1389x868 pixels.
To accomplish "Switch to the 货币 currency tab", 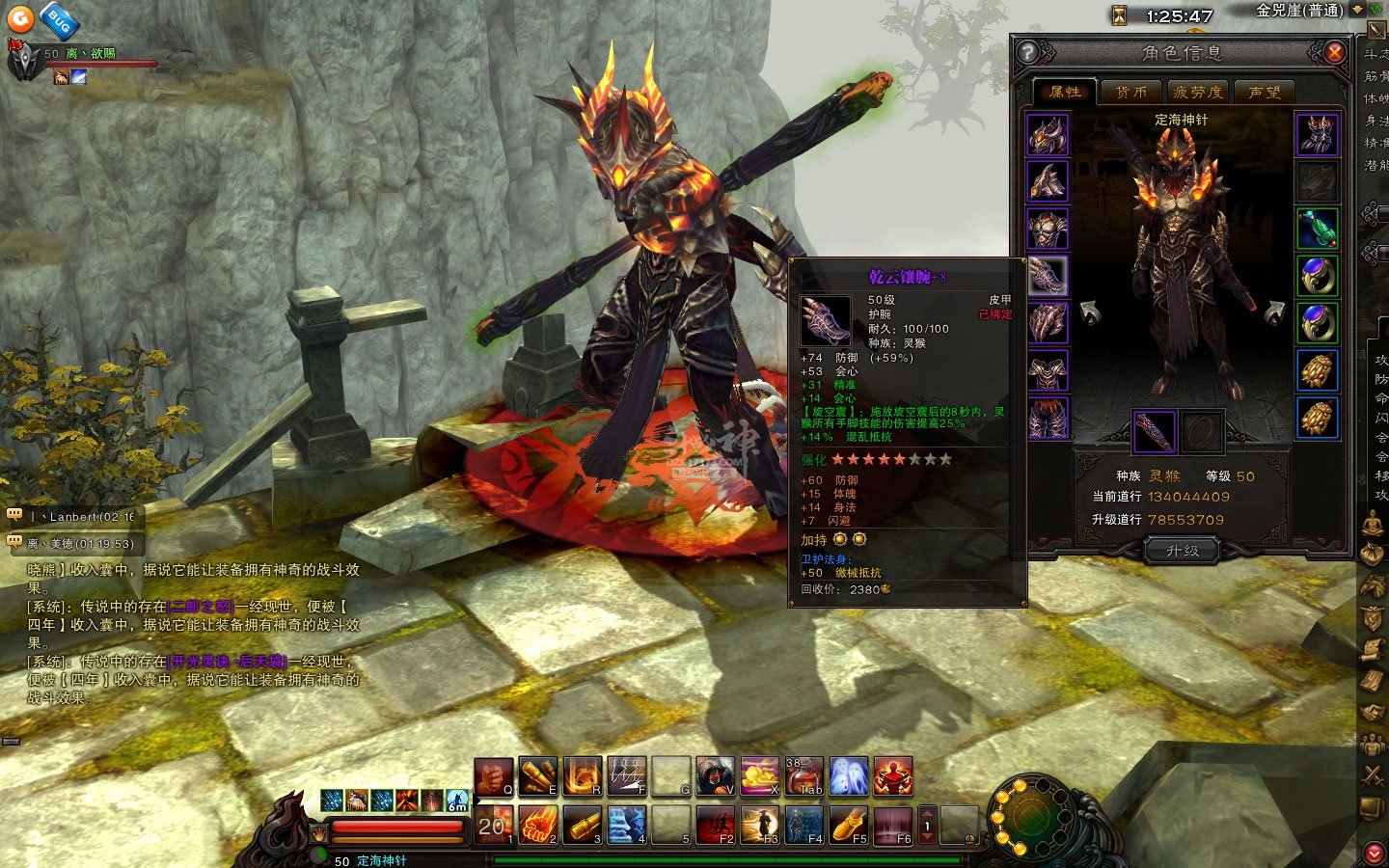I will [x=1130, y=92].
